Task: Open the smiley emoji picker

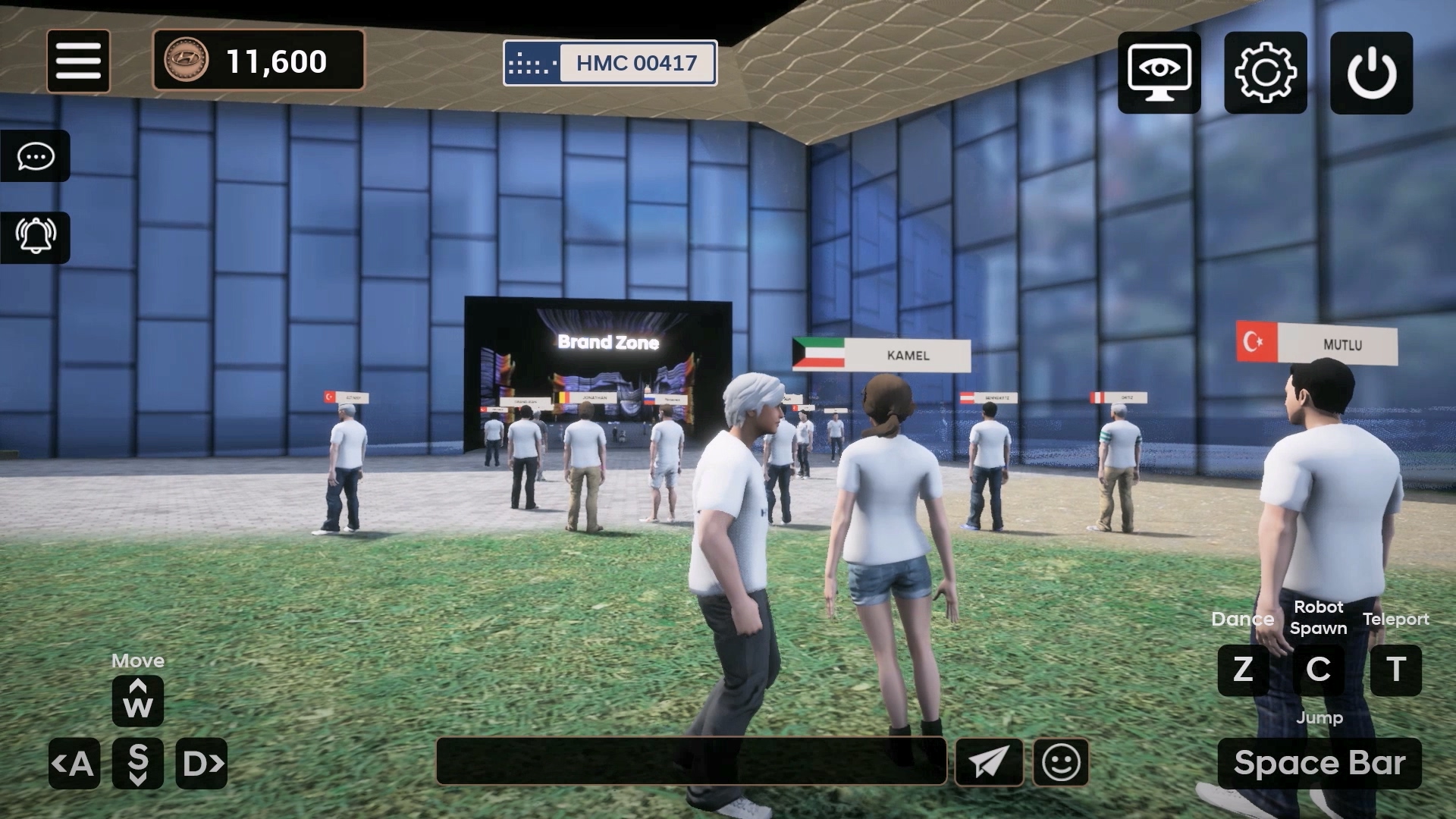Action: (x=1061, y=761)
